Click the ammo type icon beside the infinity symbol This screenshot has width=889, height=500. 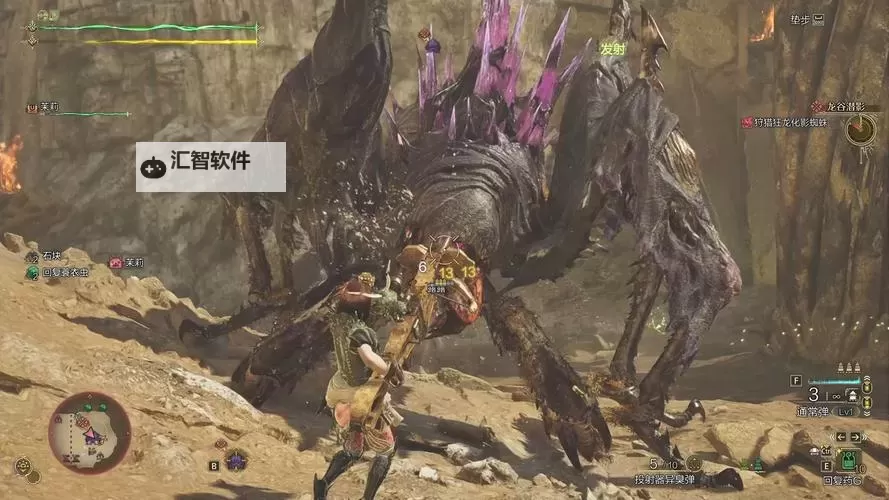853,396
